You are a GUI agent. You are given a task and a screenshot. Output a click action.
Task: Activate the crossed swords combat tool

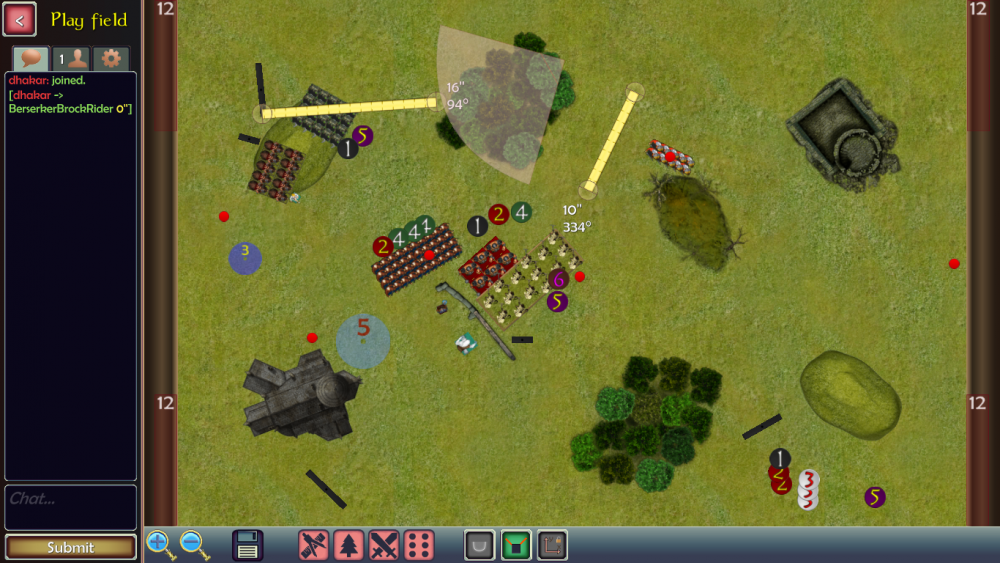384,545
